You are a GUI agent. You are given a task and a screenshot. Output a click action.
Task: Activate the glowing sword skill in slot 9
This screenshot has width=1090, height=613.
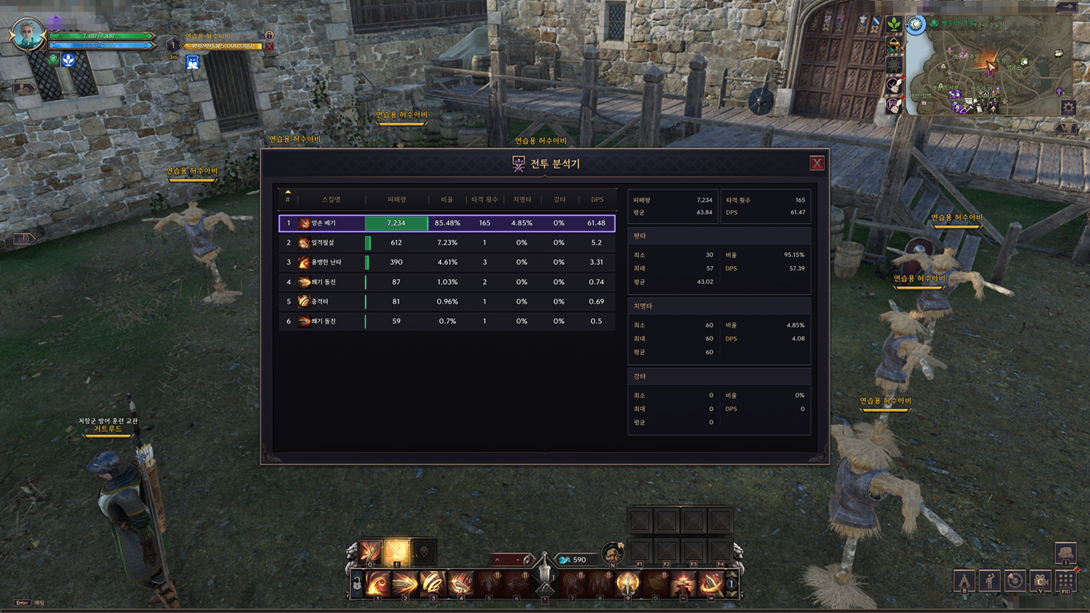coord(628,583)
